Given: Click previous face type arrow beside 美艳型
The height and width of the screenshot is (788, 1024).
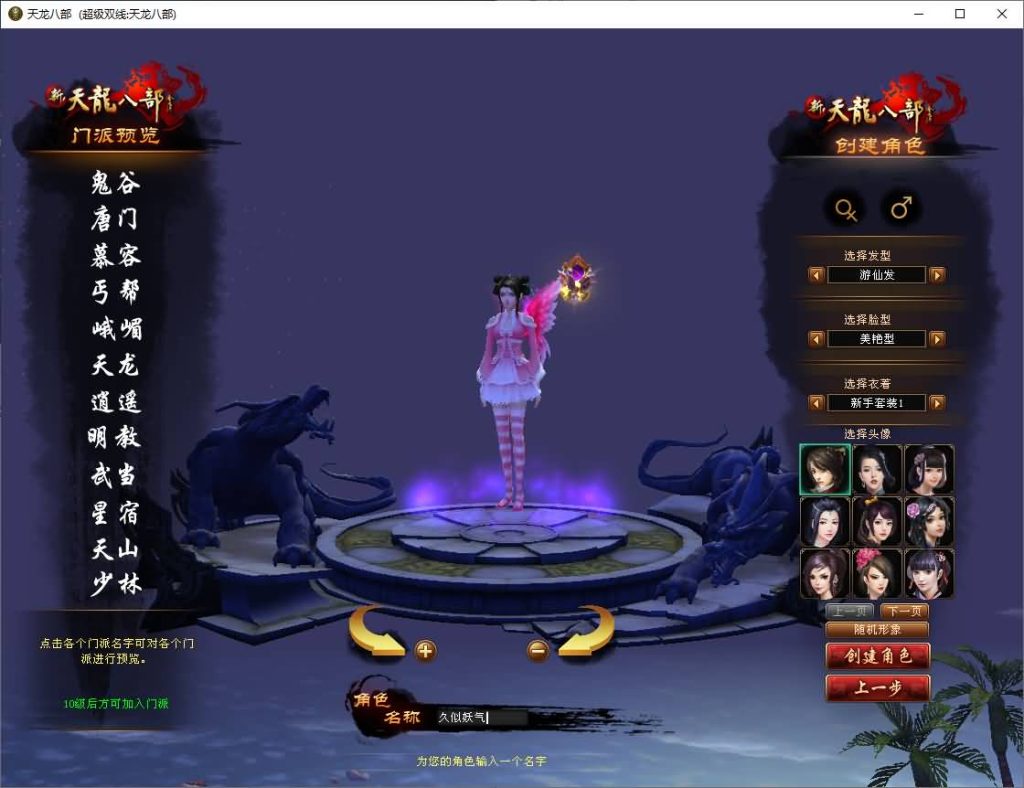Looking at the screenshot, I should coord(817,339).
